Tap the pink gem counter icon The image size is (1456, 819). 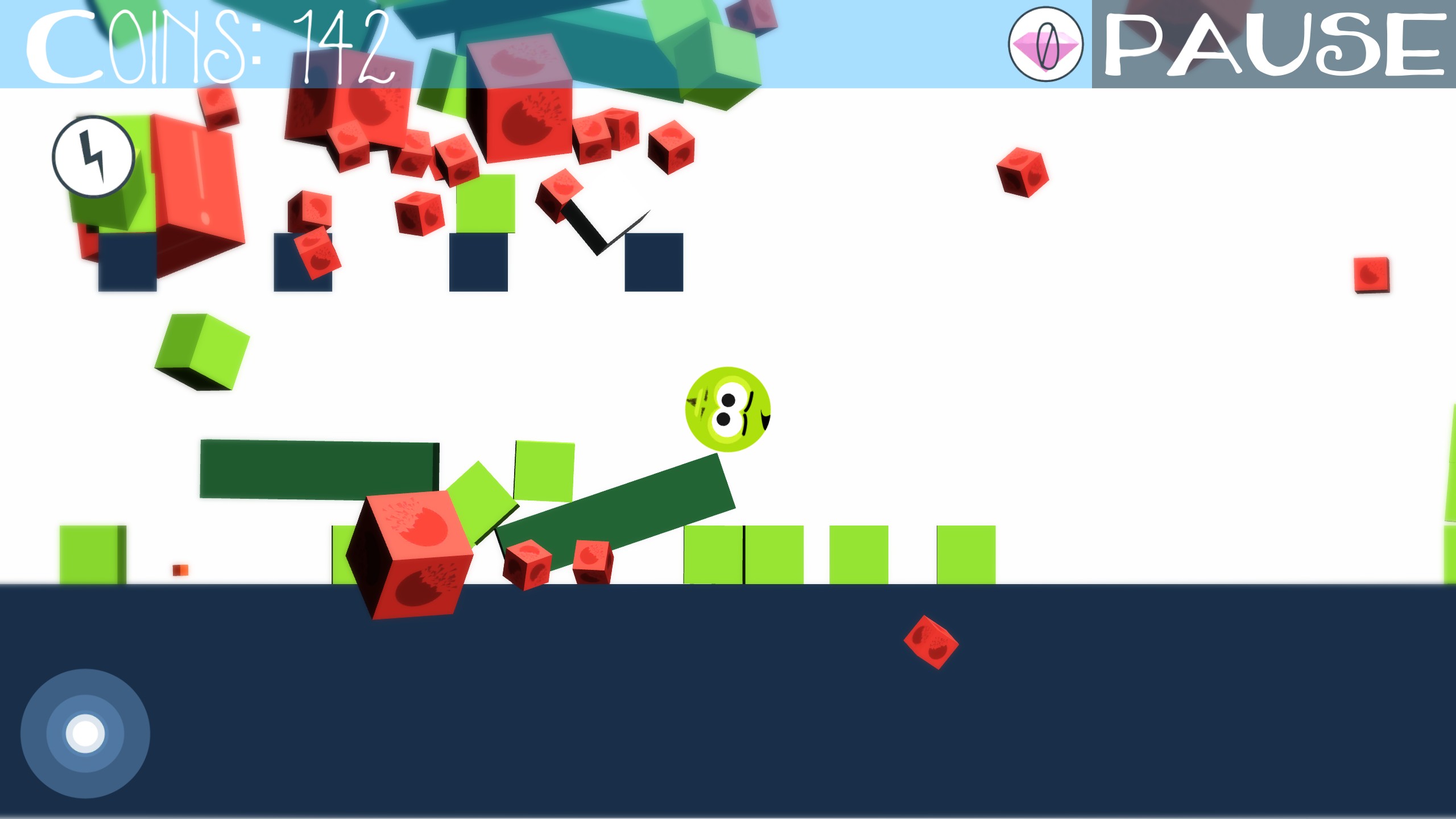coord(1045,44)
